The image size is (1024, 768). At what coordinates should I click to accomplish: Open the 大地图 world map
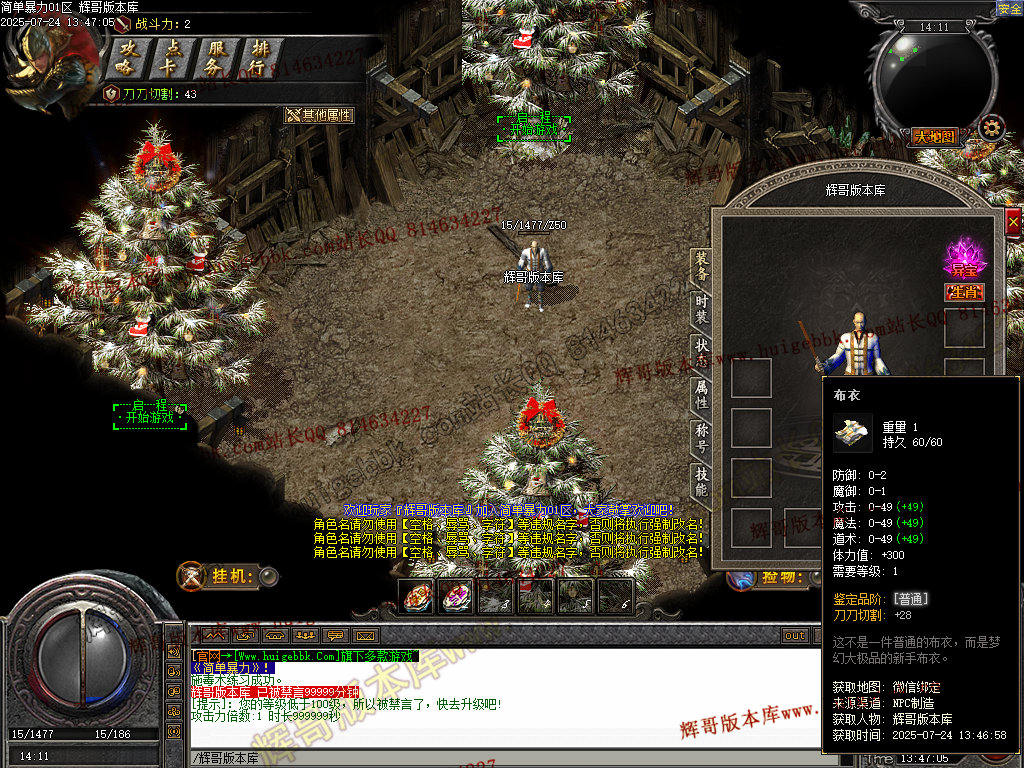(935, 136)
